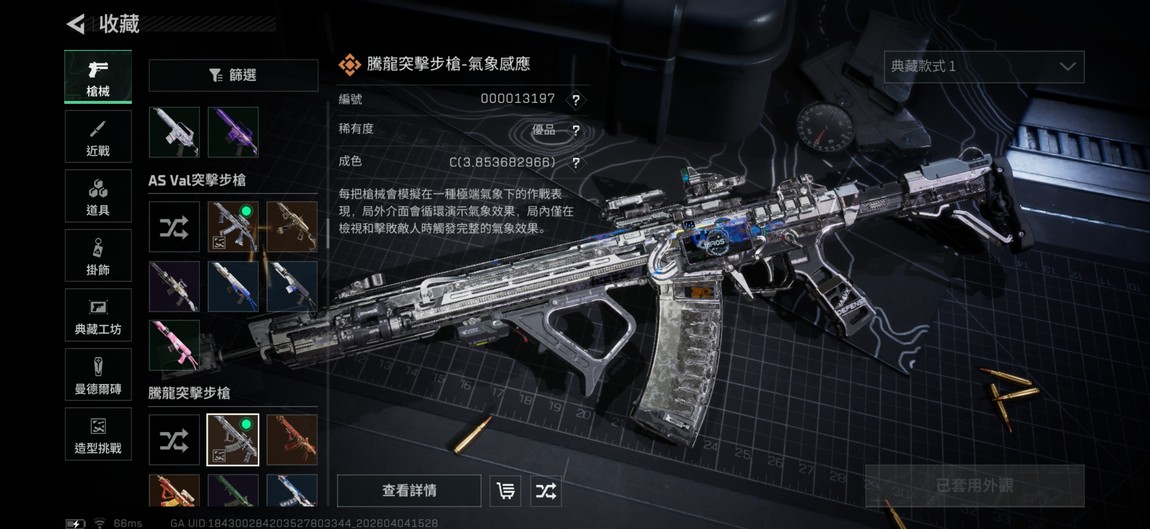Viewport: 1150px width, 529px height.
Task: Select the 曼德爾磚 tab
Action: point(98,375)
